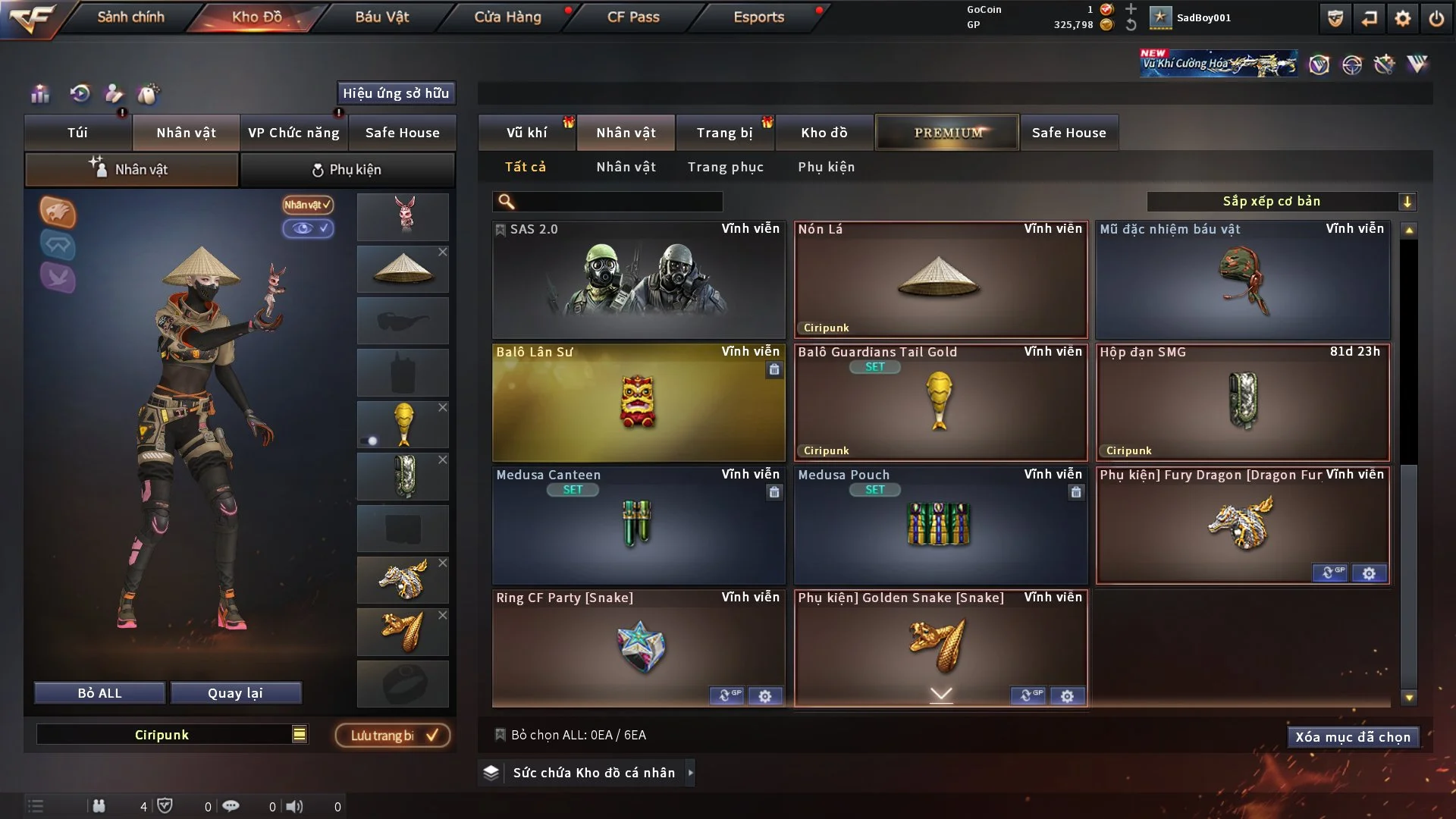This screenshot has width=1456, height=819.
Task: Pick the Medusa Pouch item
Action: (x=940, y=526)
